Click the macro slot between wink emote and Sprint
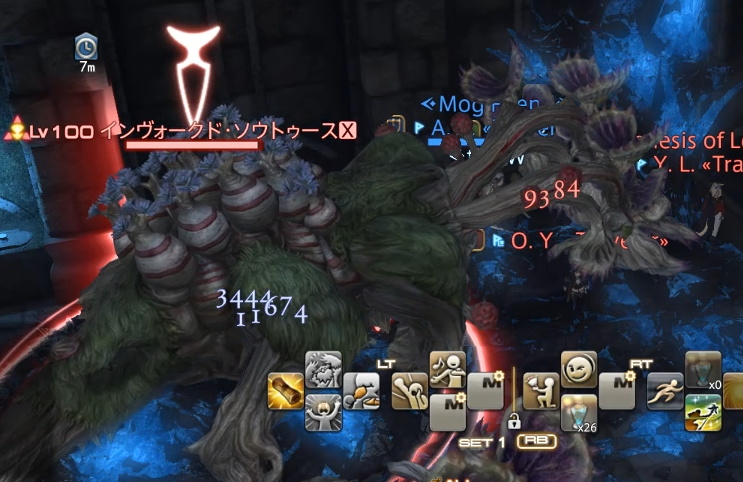The width and height of the screenshot is (743, 482). (x=618, y=391)
